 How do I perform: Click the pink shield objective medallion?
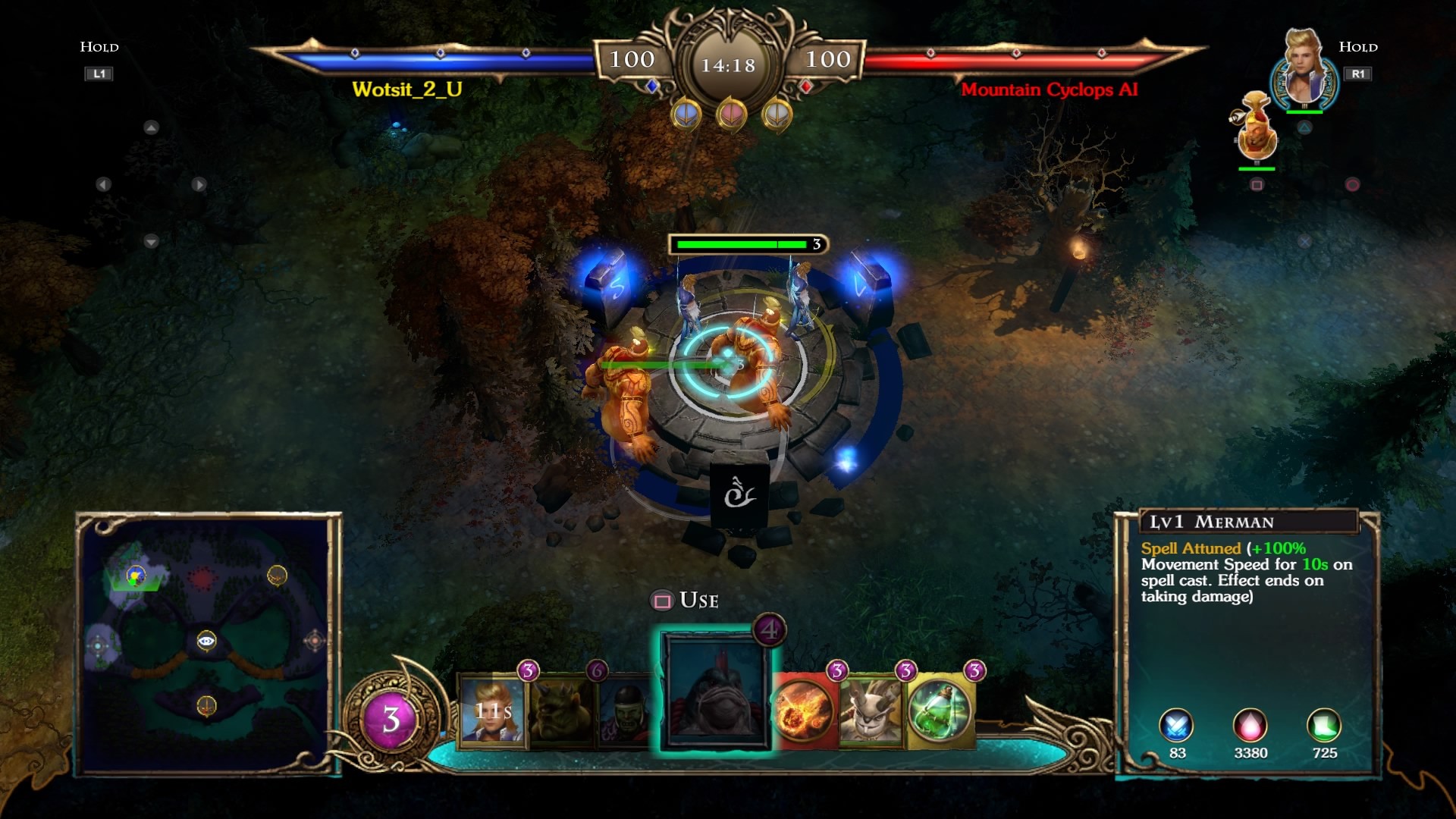731,115
